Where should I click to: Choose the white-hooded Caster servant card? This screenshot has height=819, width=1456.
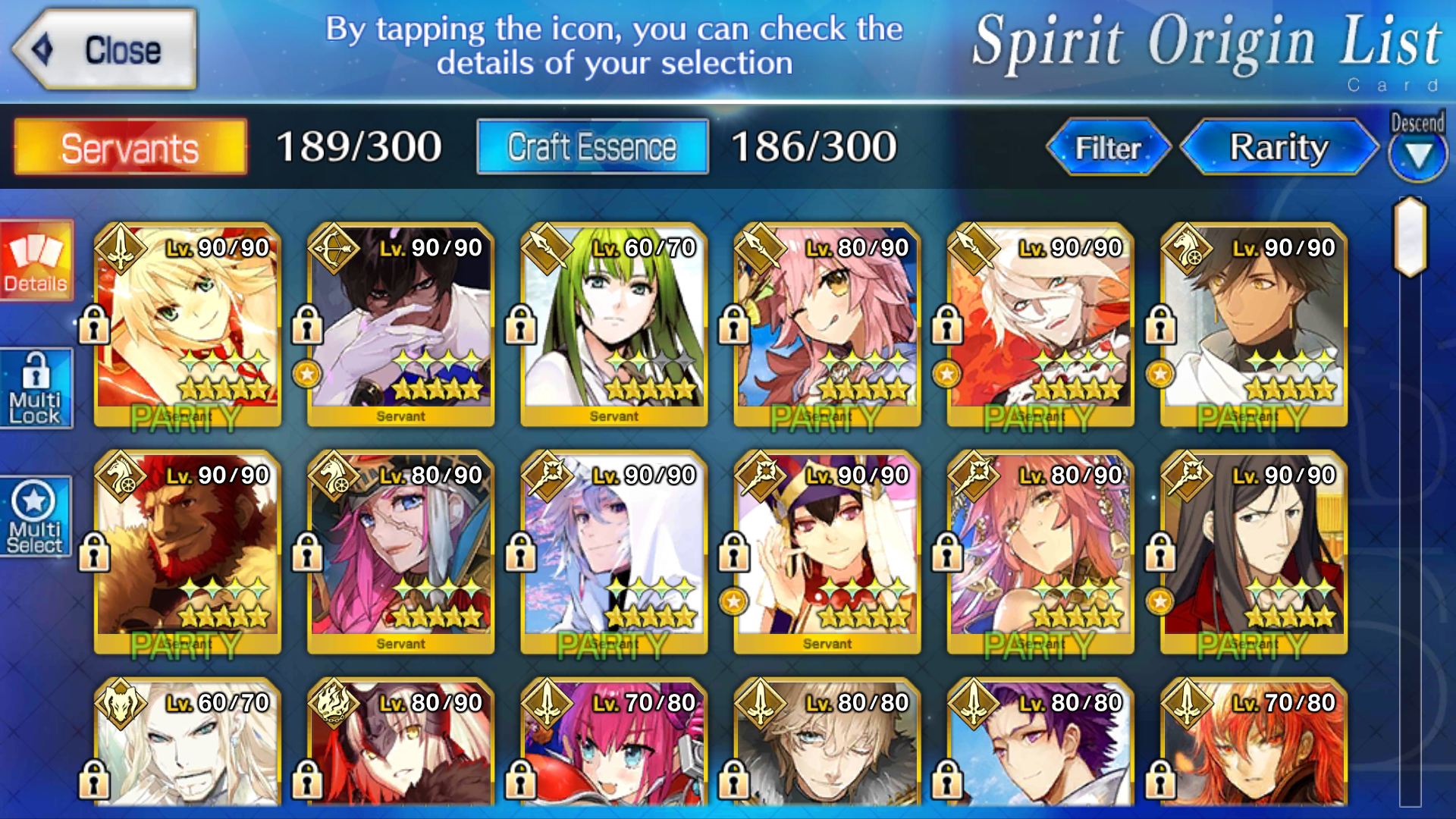pos(613,554)
